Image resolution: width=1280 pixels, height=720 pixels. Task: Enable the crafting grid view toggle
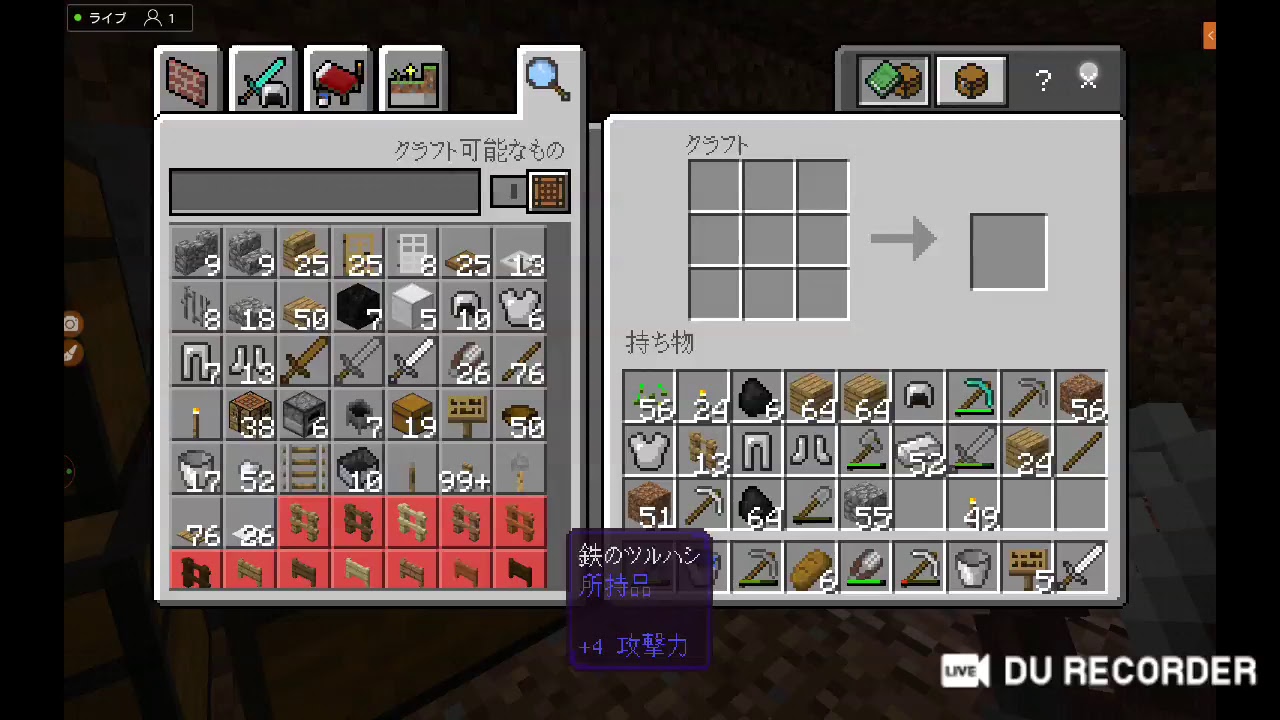click(x=548, y=191)
